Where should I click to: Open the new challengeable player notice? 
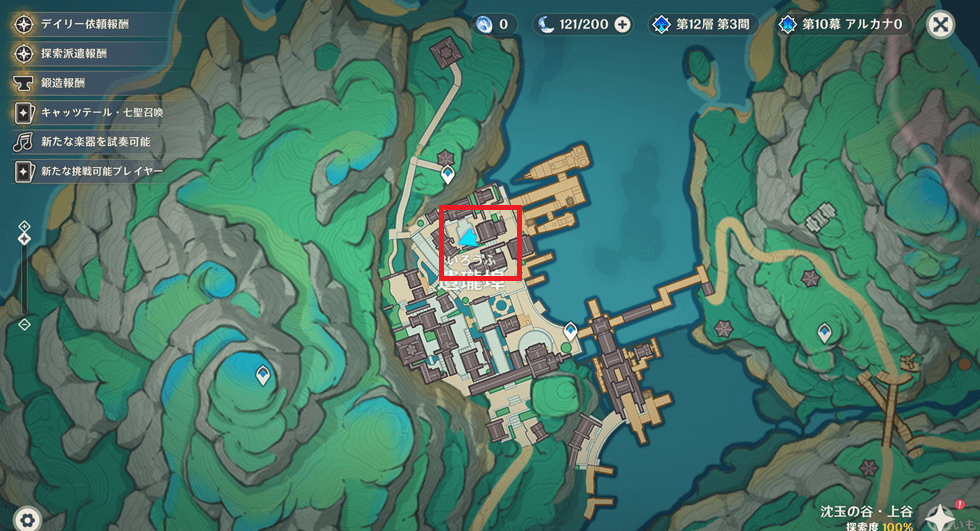[88, 172]
